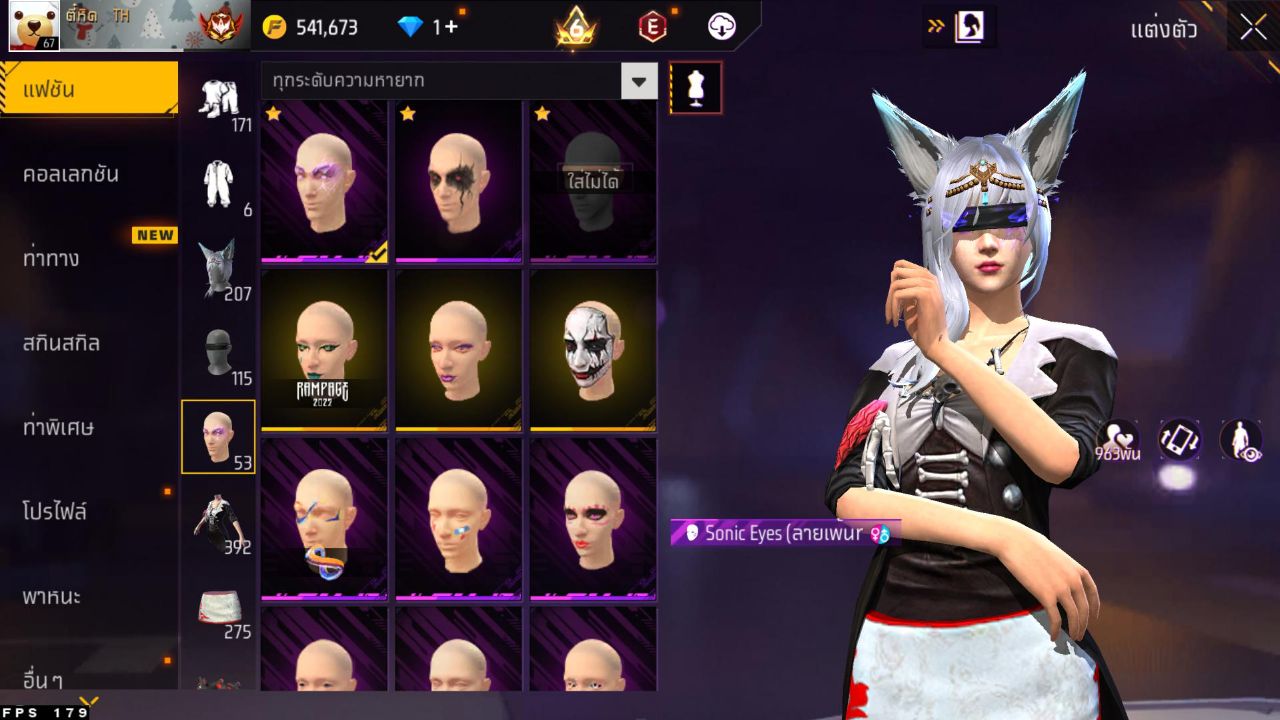The height and width of the screenshot is (720, 1280).
Task: Open the profile card icon near top right
Action: (x=967, y=27)
